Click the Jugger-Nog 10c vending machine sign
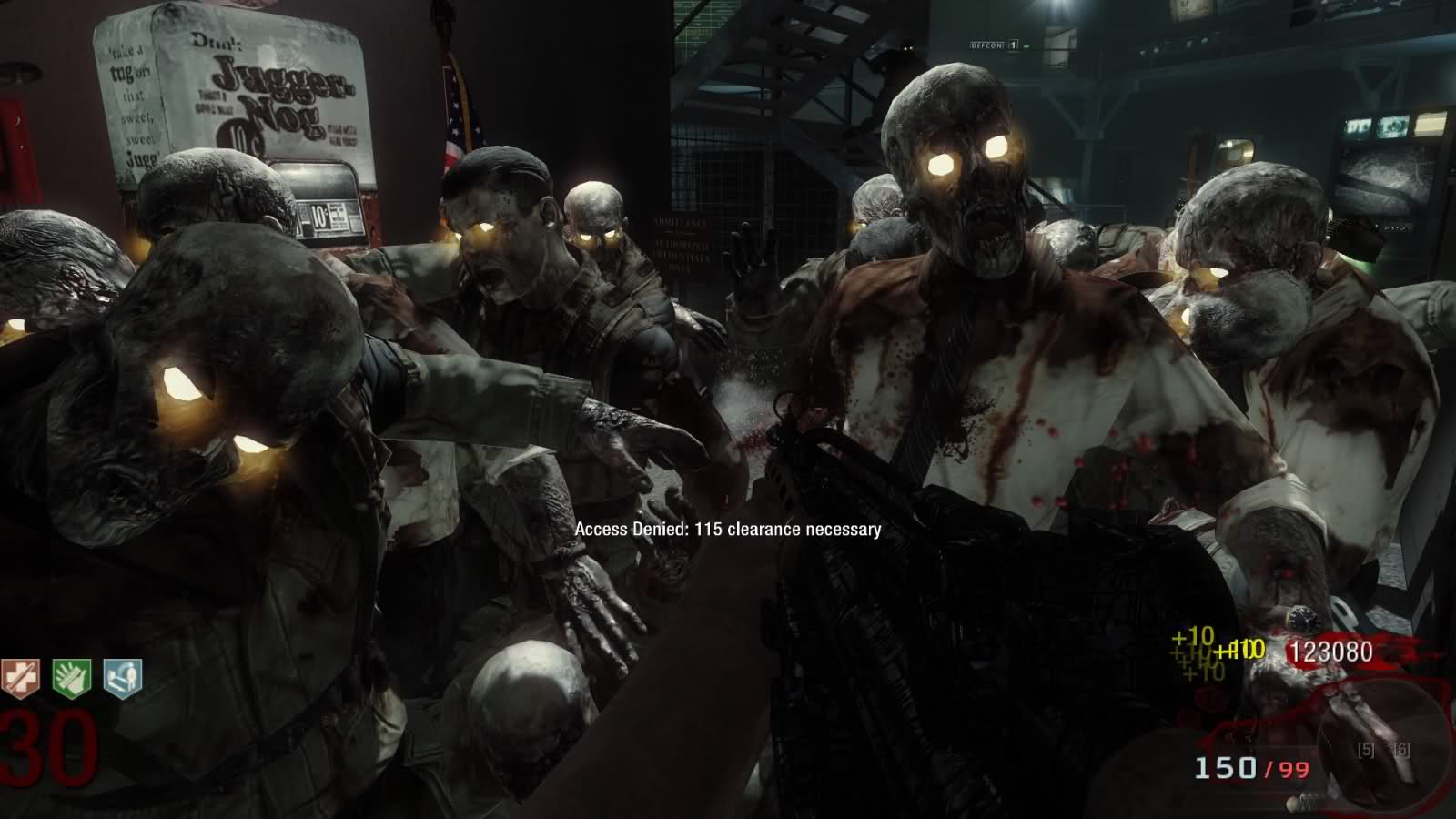This screenshot has width=1456, height=819. [264, 100]
